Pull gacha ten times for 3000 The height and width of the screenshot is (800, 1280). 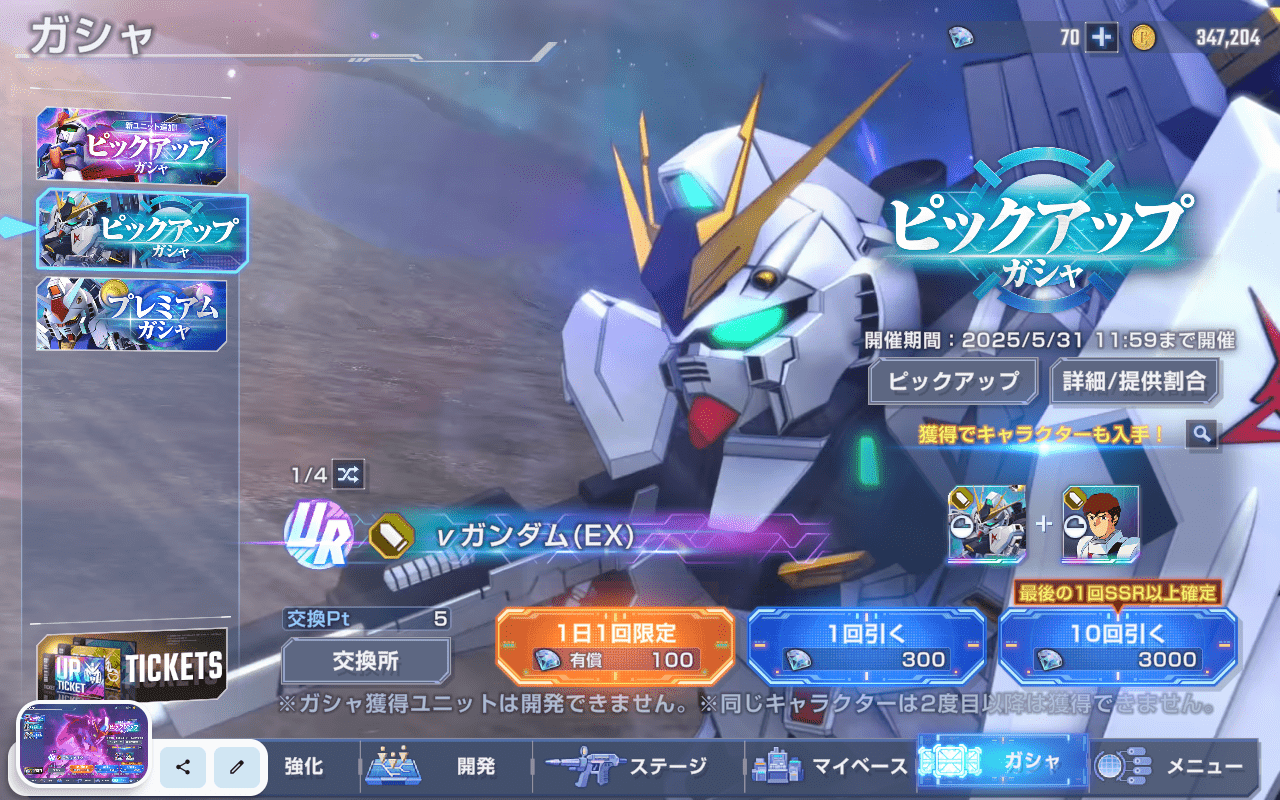click(1117, 645)
